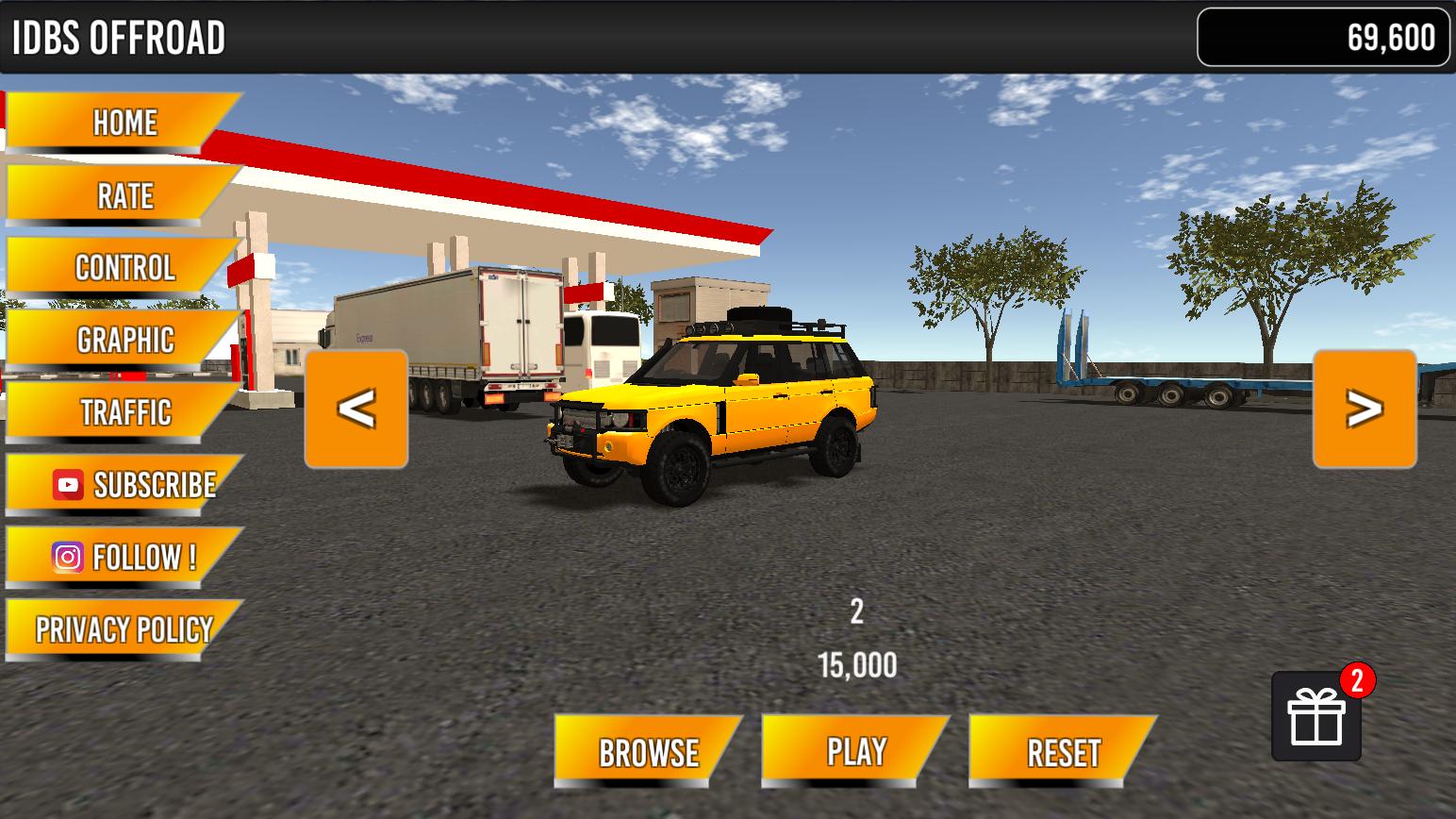Viewport: 1456px width, 819px height.
Task: Click the BROWSE button
Action: click(648, 752)
